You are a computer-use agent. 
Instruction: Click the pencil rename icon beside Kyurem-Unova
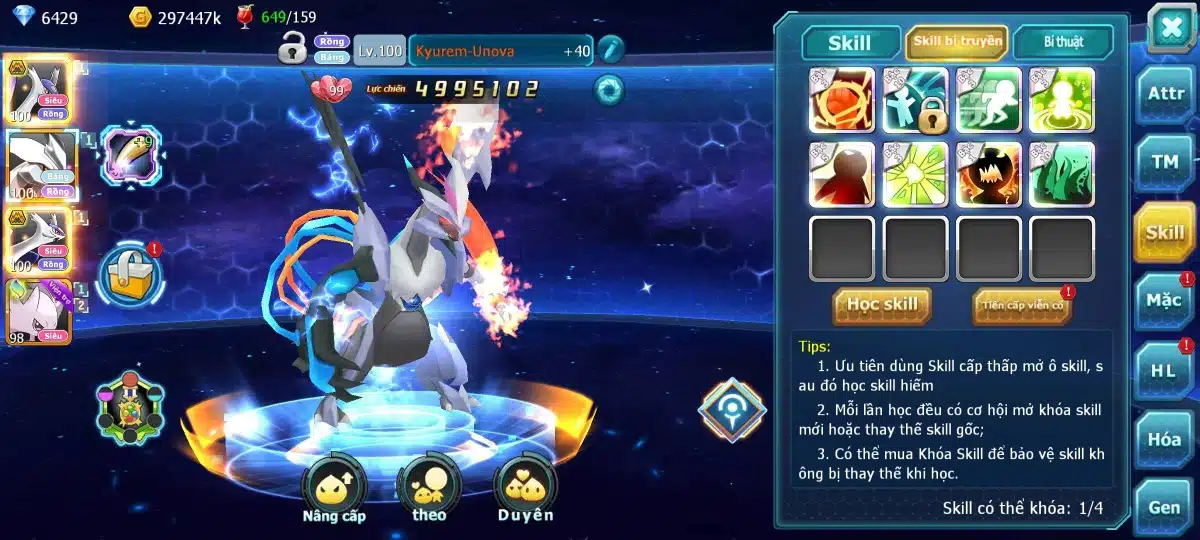click(x=610, y=49)
